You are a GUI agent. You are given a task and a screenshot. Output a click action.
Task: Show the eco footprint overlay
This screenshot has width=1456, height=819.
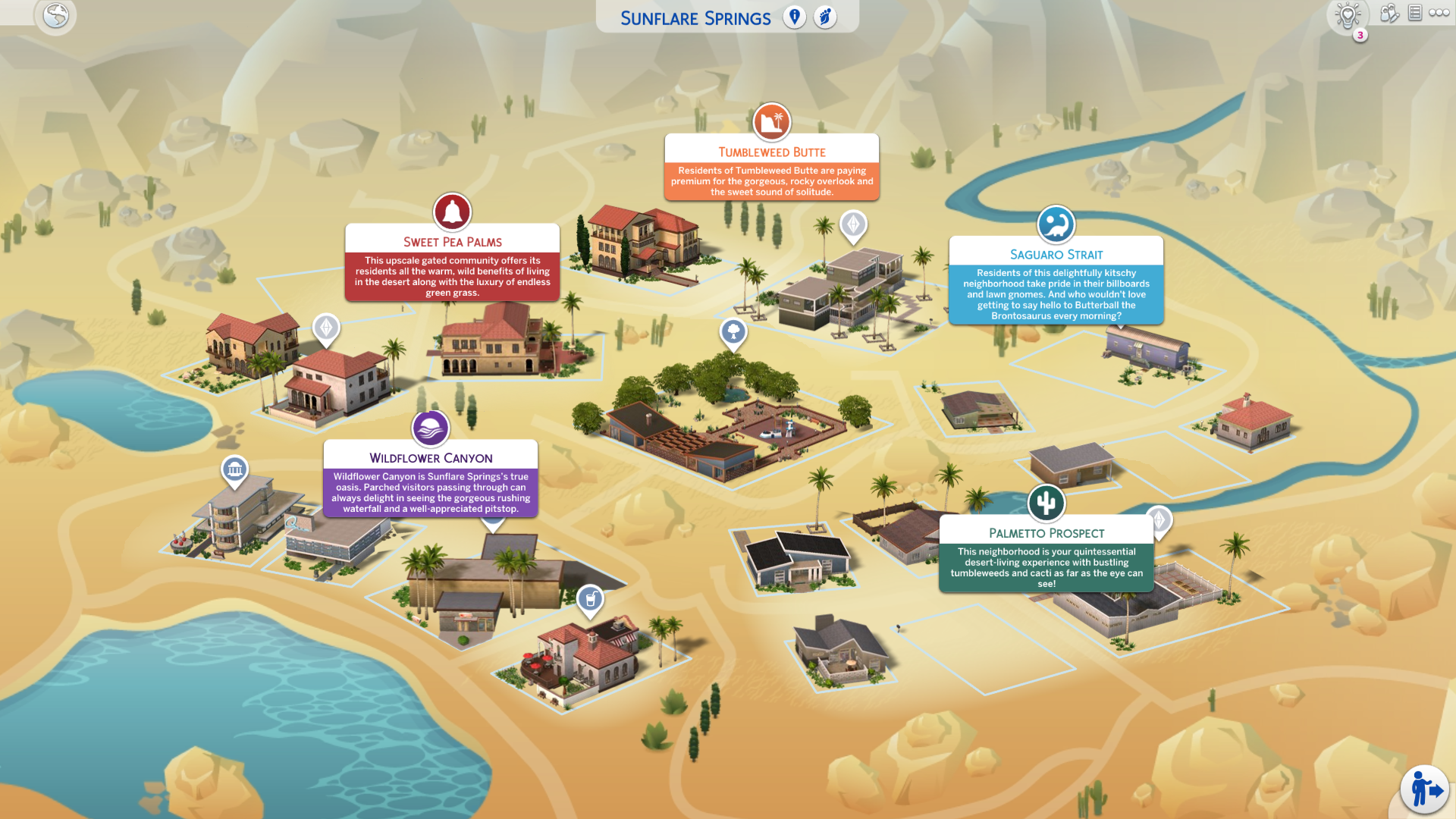point(825,17)
